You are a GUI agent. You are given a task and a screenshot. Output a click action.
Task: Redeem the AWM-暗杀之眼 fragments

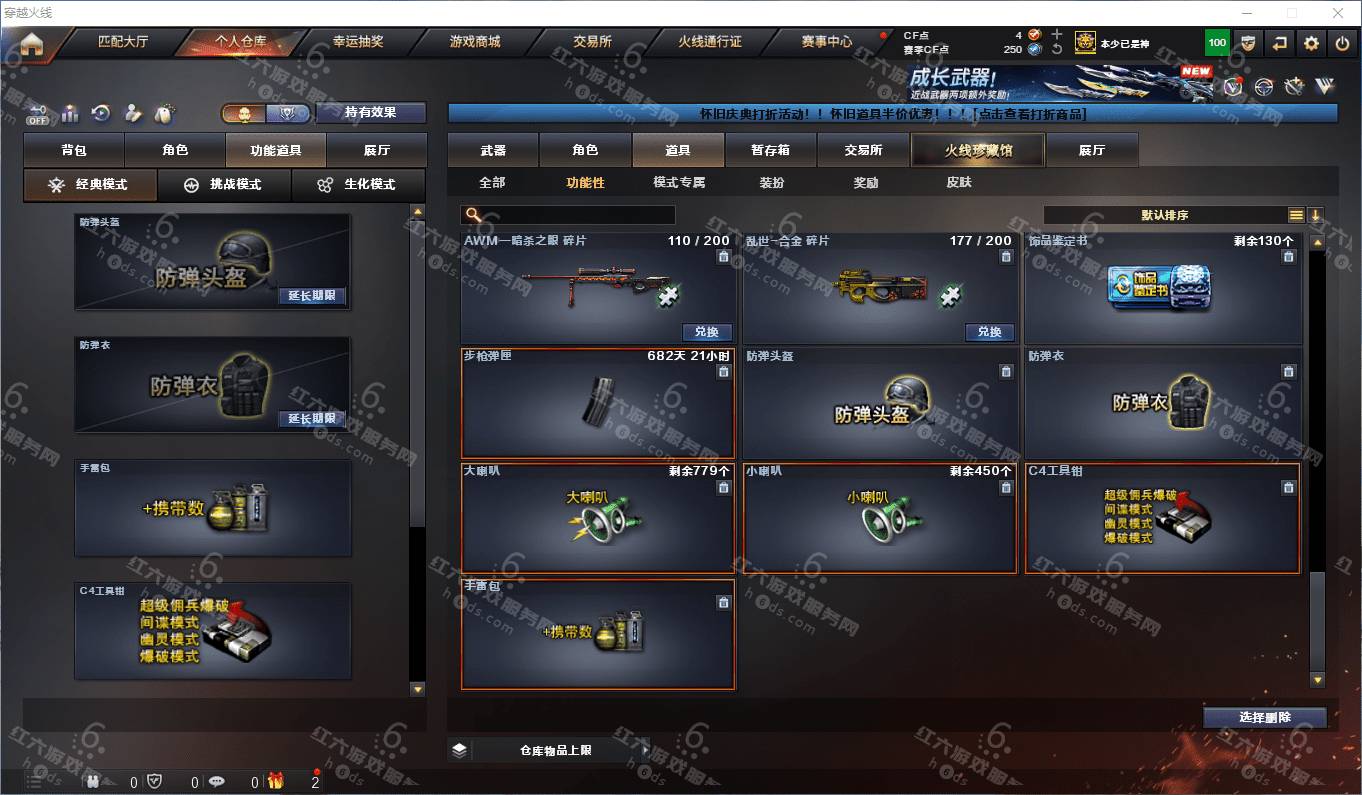pos(707,332)
